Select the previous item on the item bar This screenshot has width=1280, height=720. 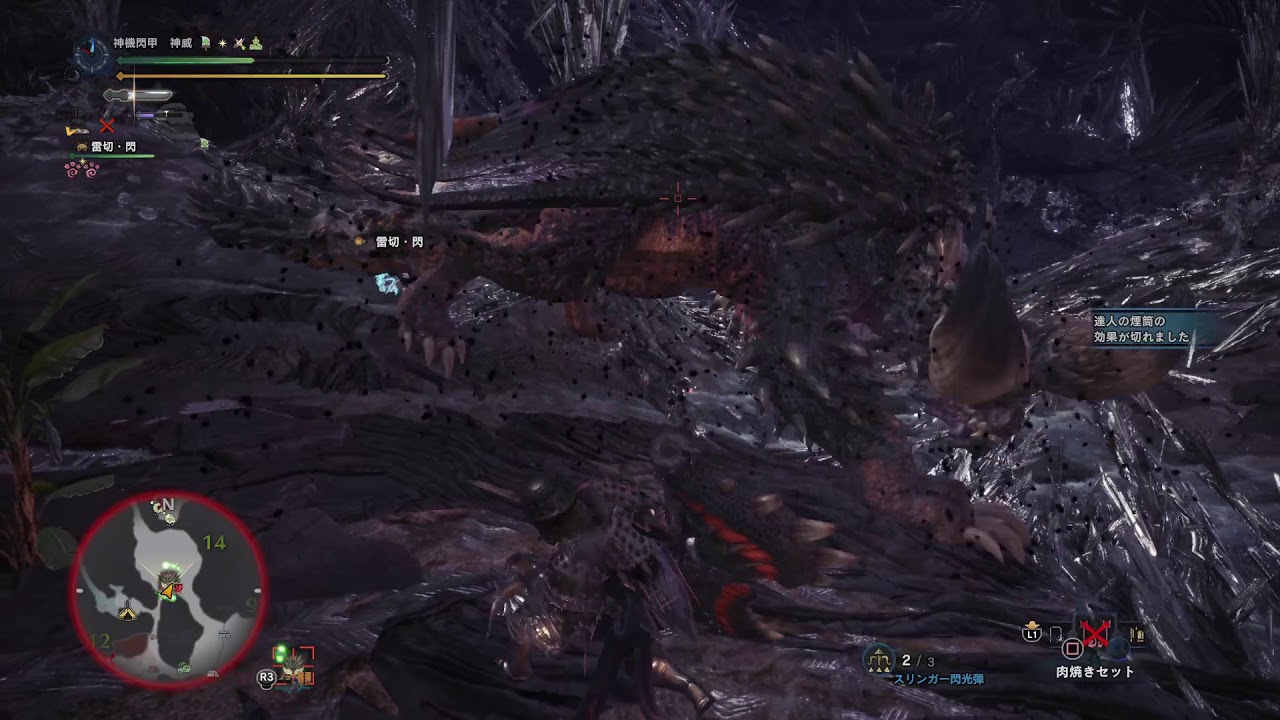click(x=1056, y=634)
